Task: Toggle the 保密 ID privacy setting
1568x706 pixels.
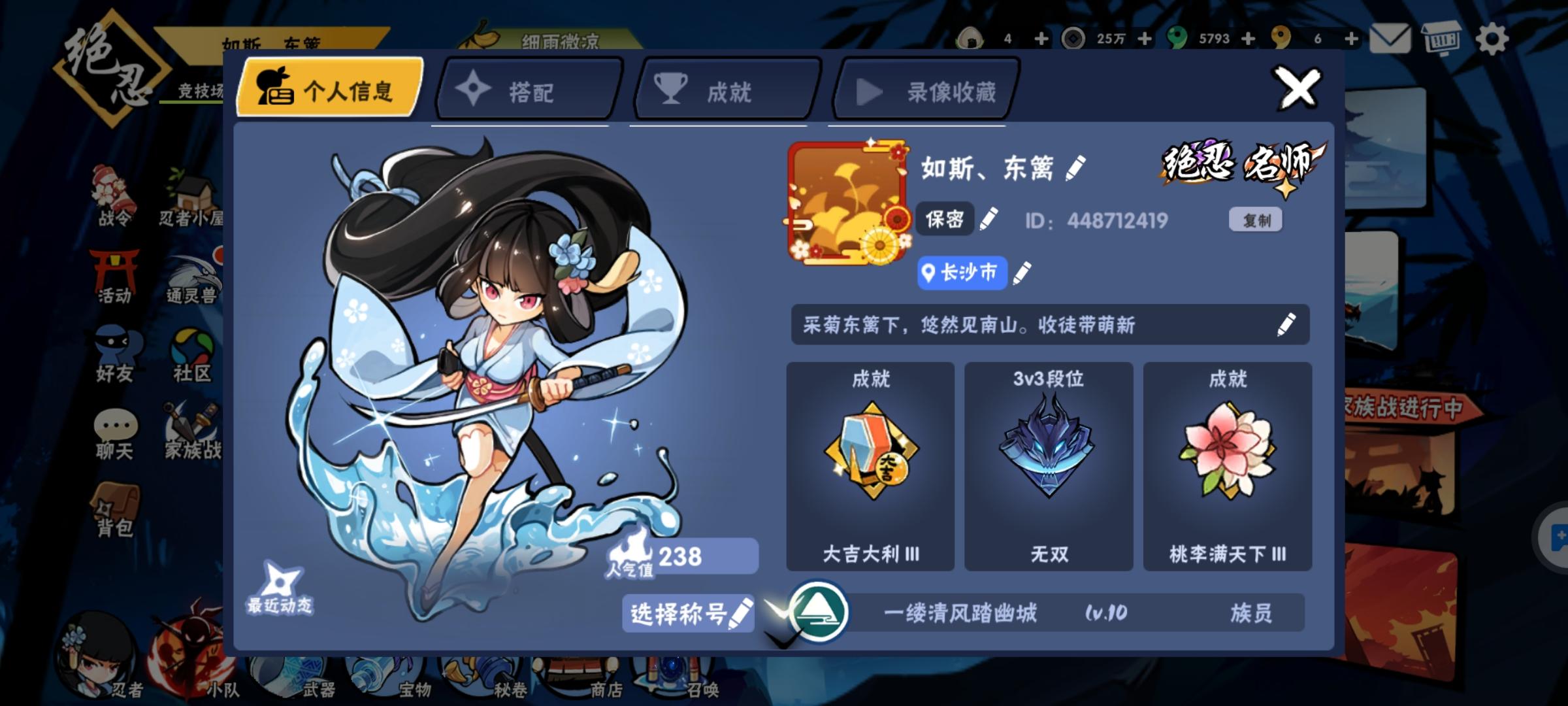Action: (x=945, y=219)
